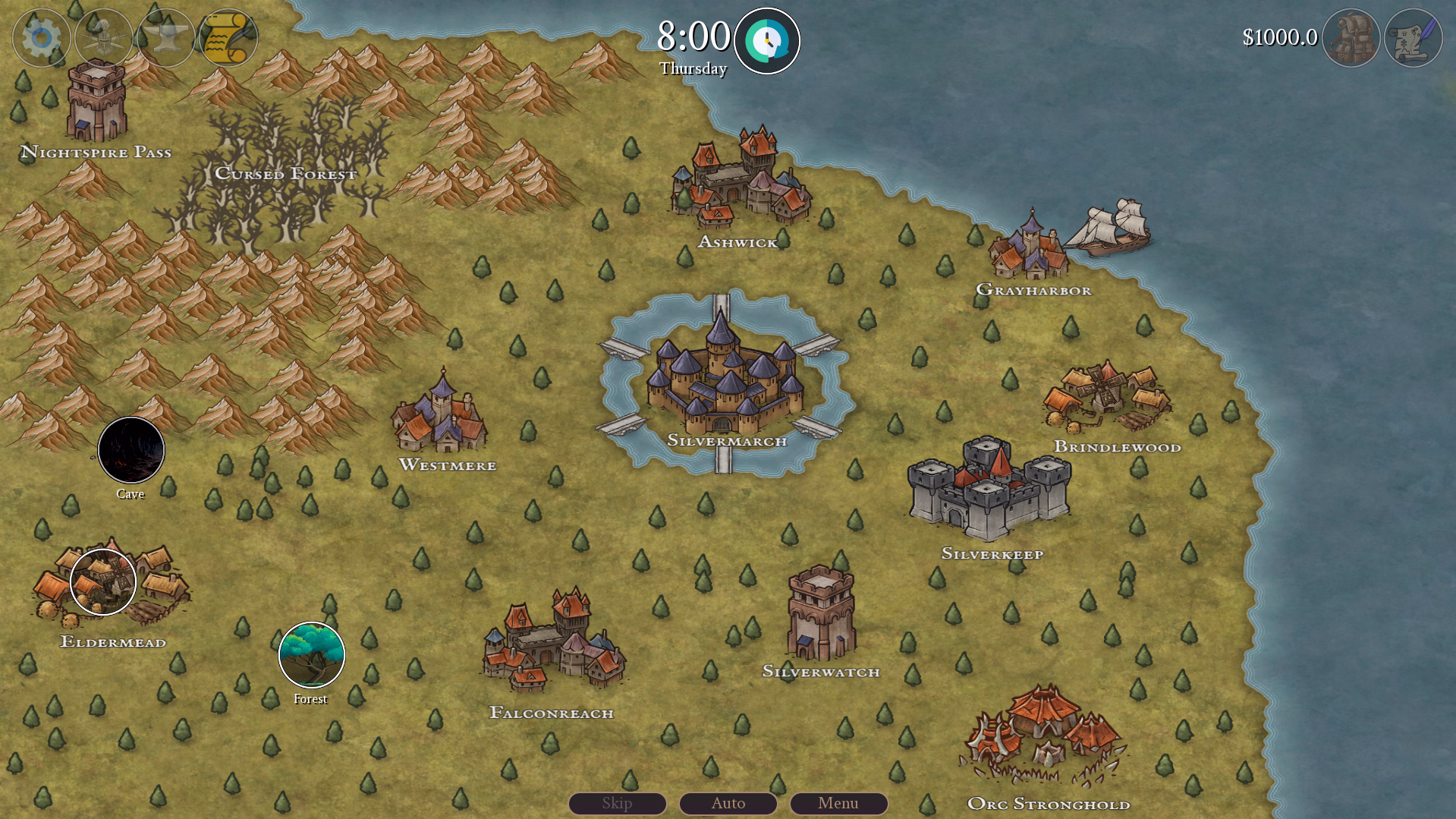Select the Forest map marker
The image size is (1456, 819).
tap(312, 655)
